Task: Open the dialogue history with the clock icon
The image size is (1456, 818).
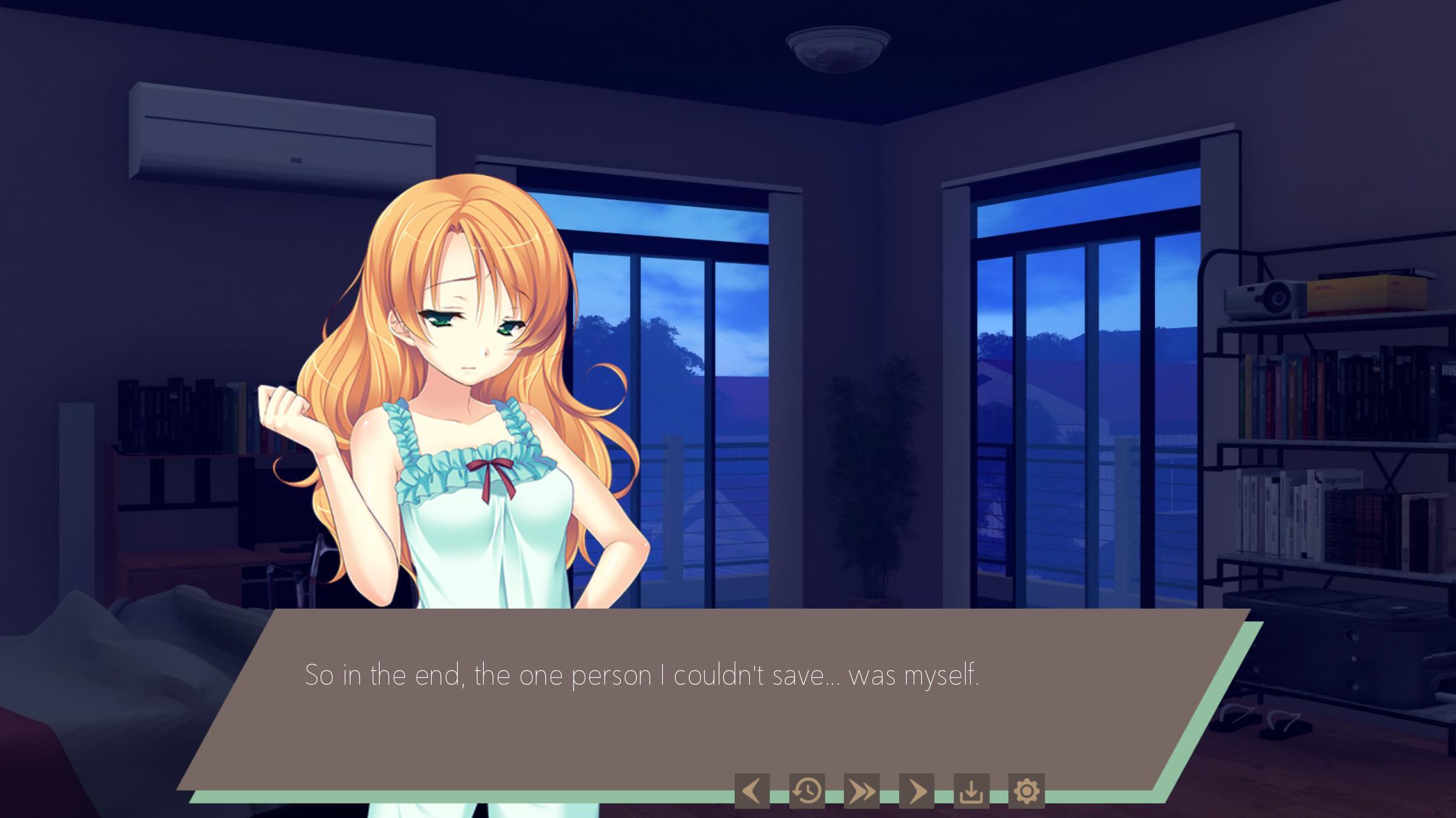Action: click(x=807, y=791)
